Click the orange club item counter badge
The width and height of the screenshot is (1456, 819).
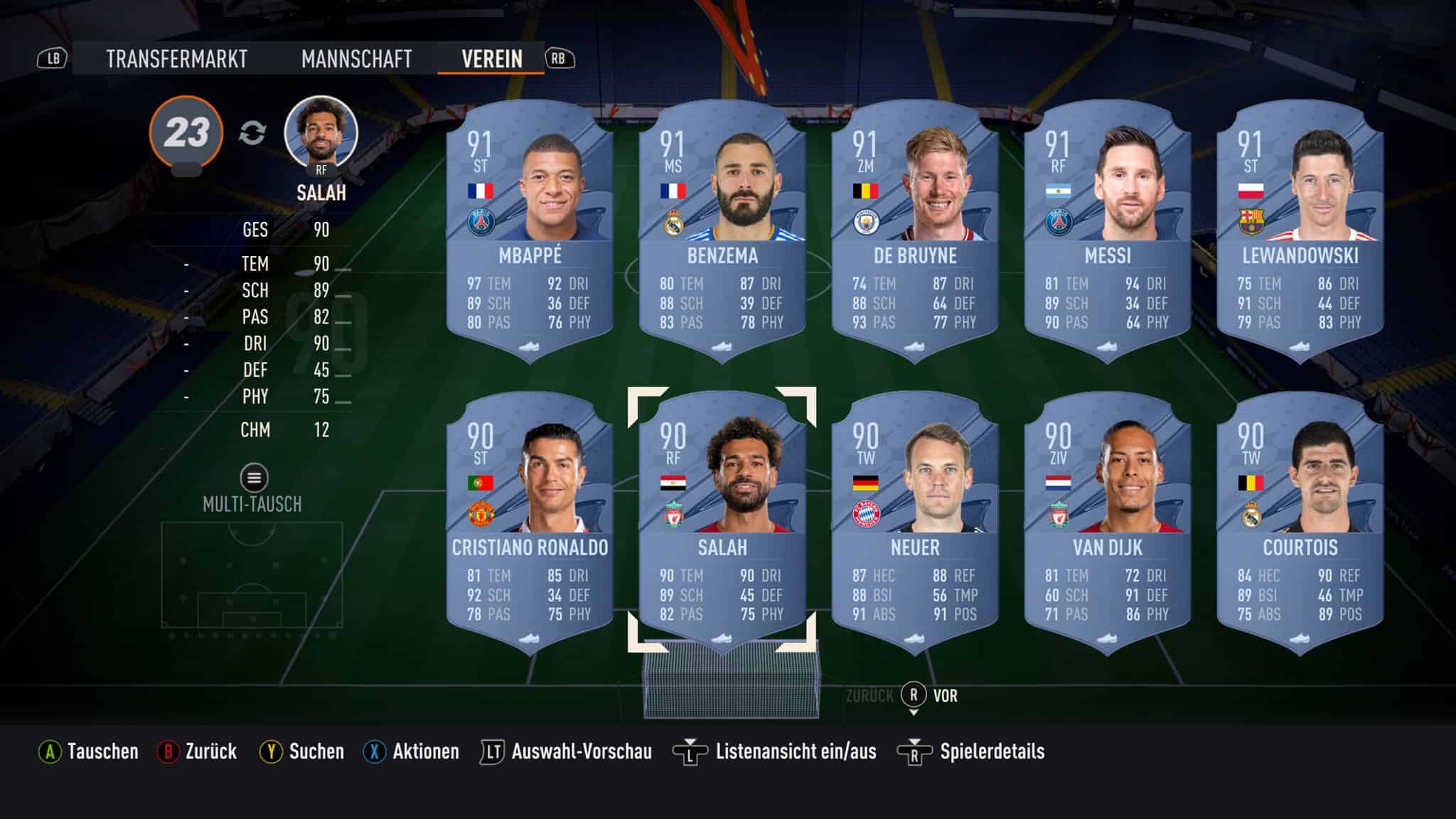[x=188, y=130]
